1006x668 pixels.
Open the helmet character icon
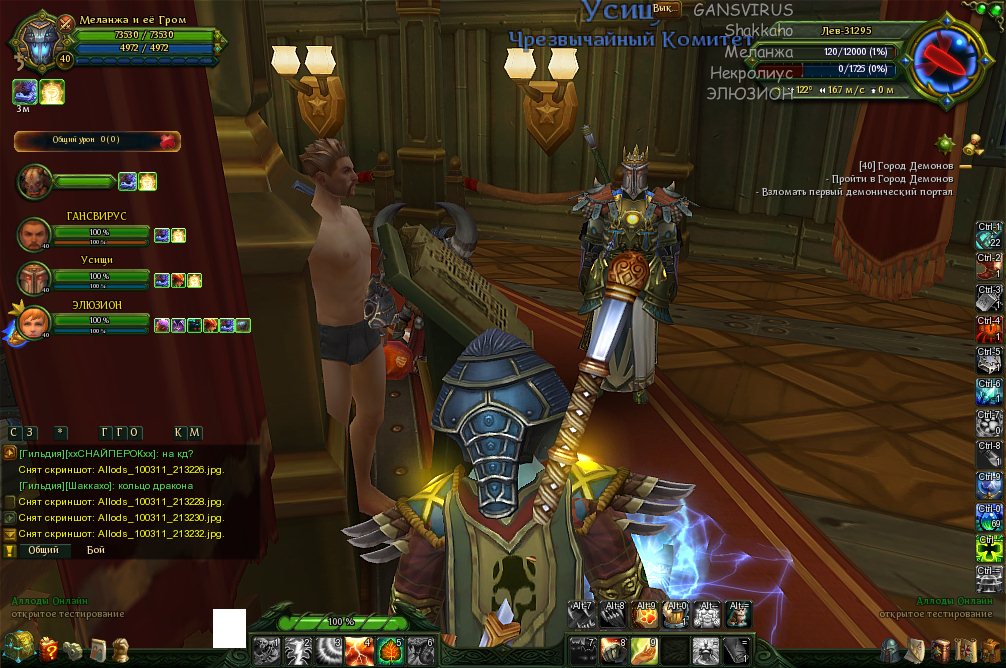[x=889, y=650]
